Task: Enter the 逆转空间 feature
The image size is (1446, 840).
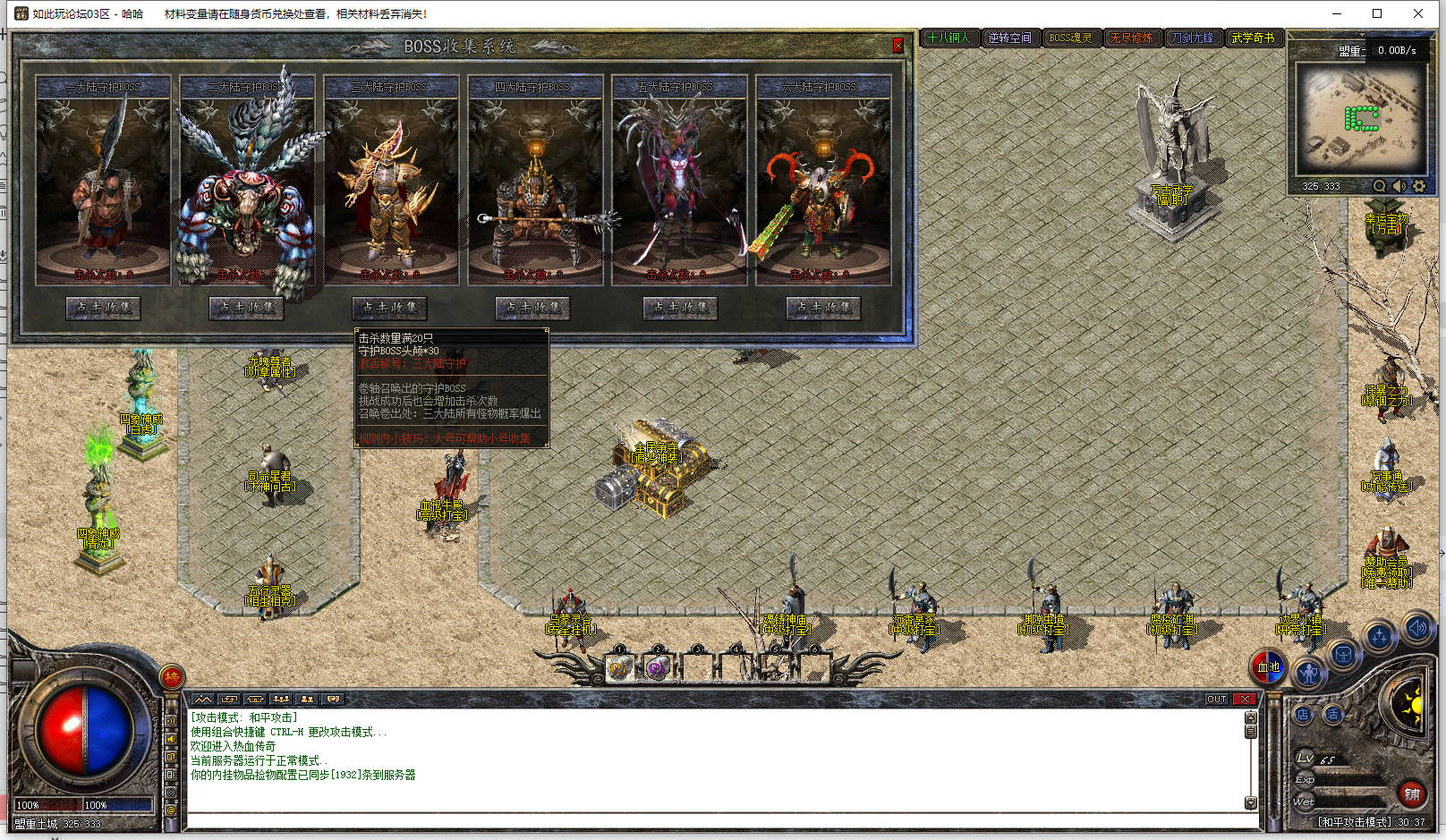Action: click(1010, 38)
